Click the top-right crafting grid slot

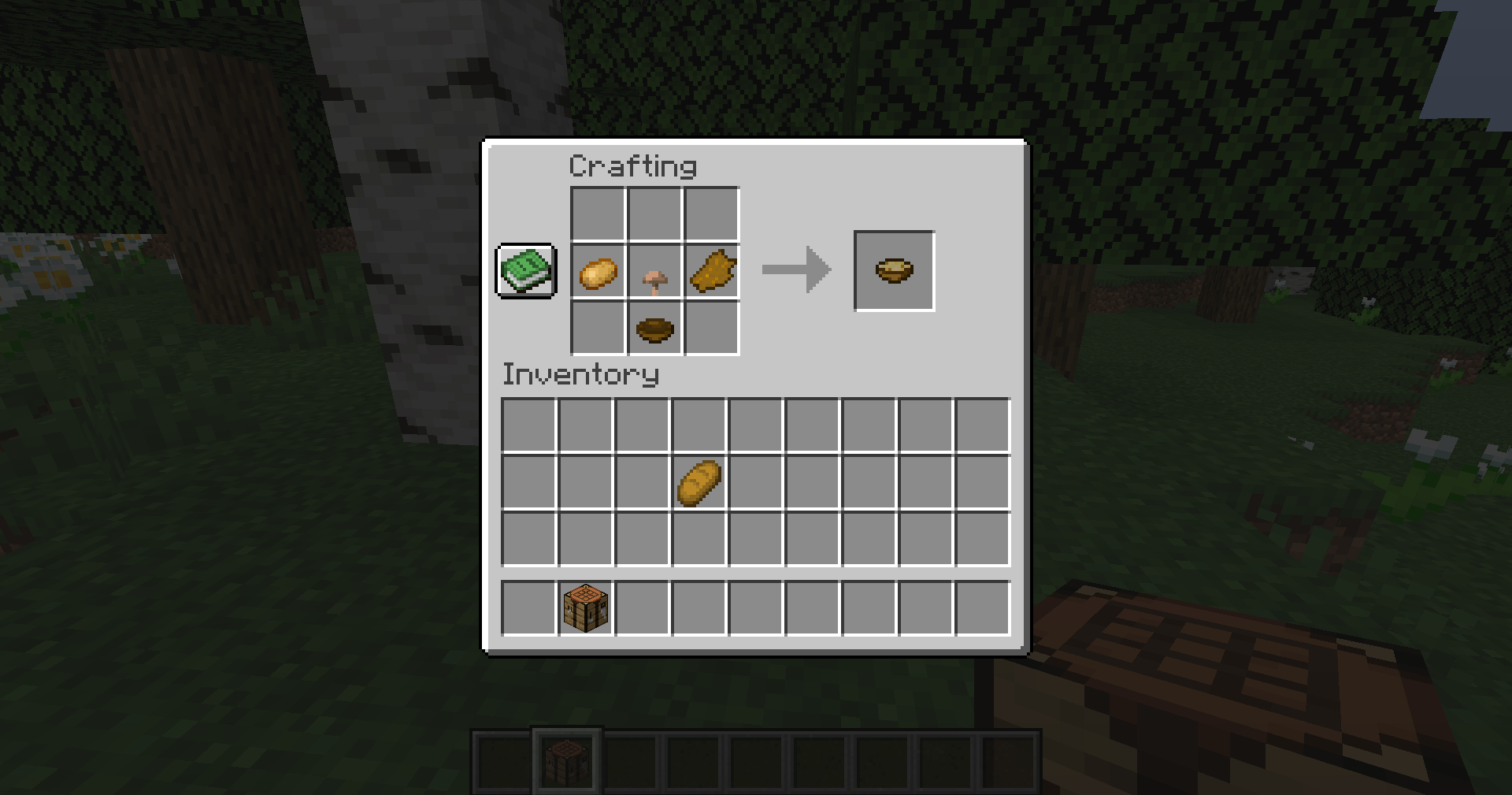pyautogui.click(x=711, y=214)
